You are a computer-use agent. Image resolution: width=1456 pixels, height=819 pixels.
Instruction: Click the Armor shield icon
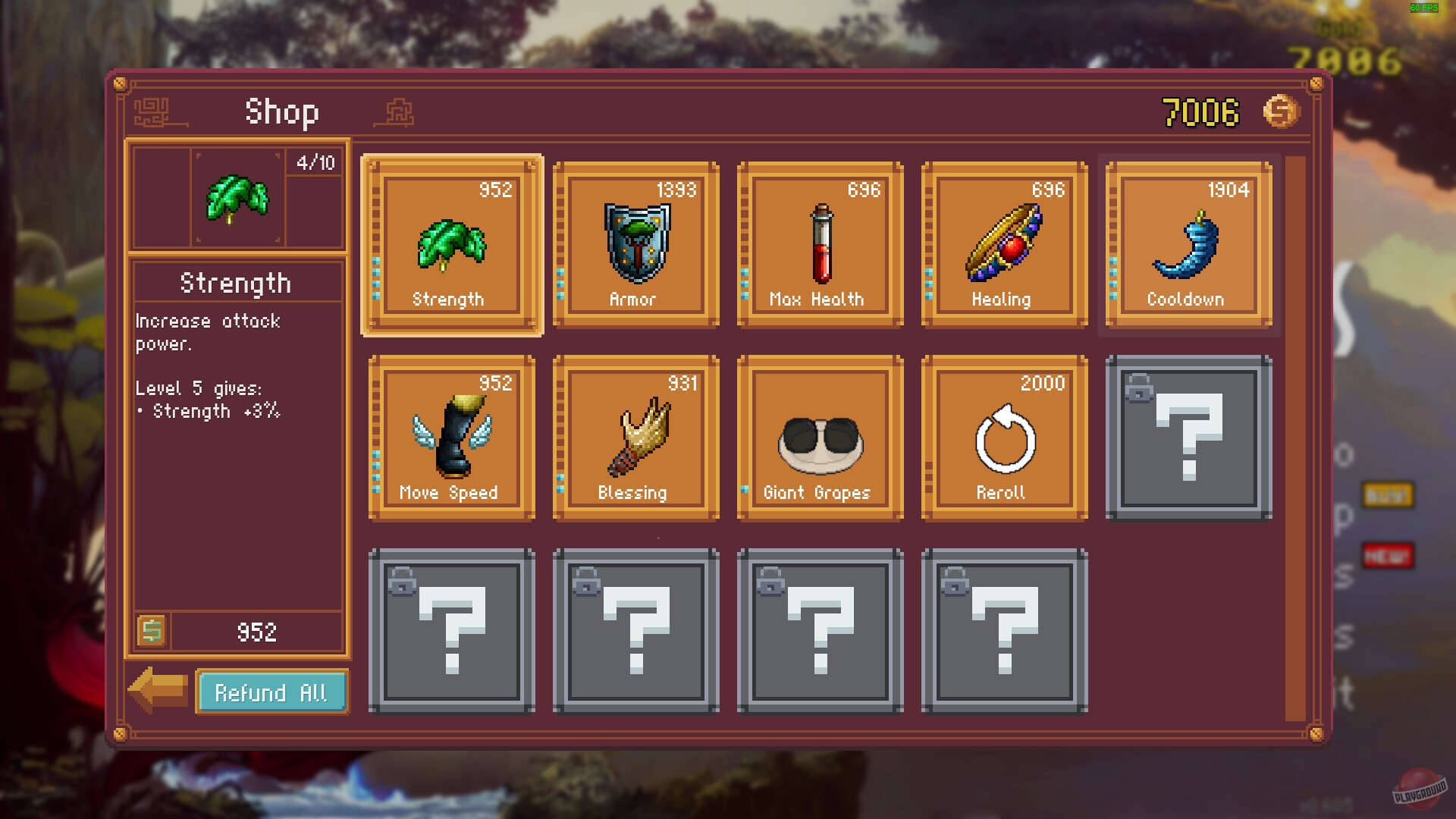(635, 243)
